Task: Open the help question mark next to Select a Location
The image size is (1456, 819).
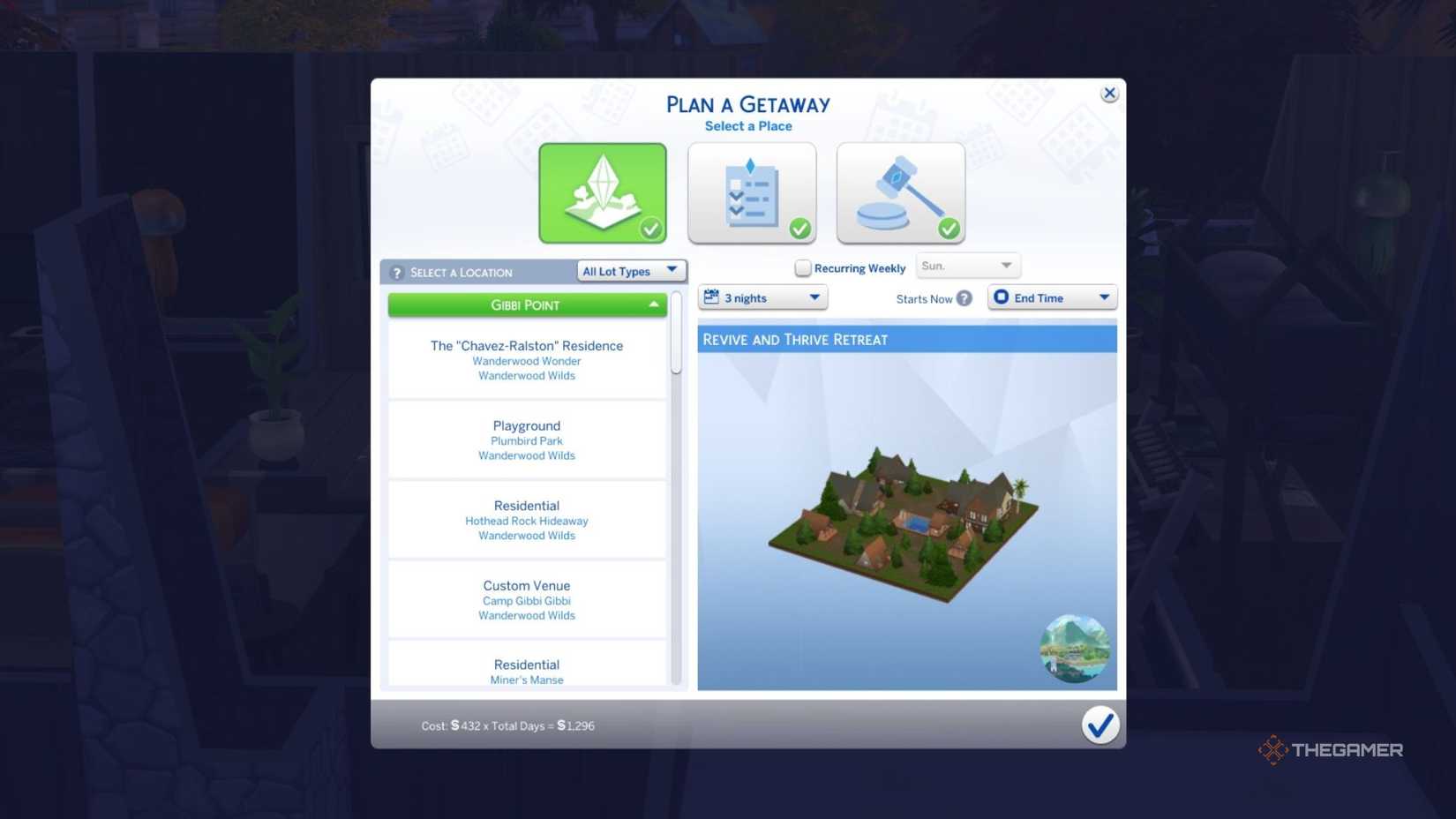Action: pos(398,272)
